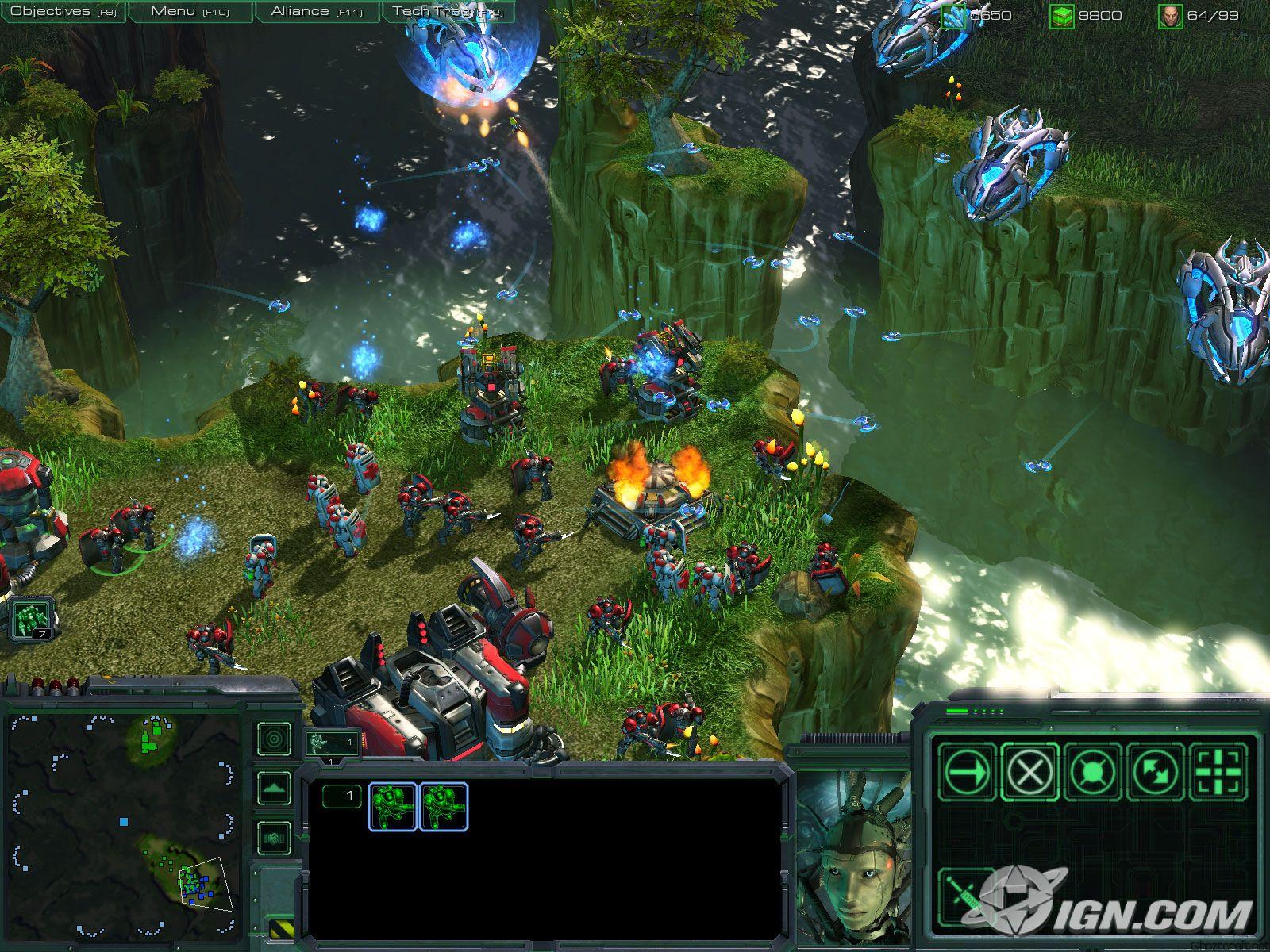Image resolution: width=1270 pixels, height=952 pixels.
Task: Toggle minimap terrain display
Action: tap(275, 789)
